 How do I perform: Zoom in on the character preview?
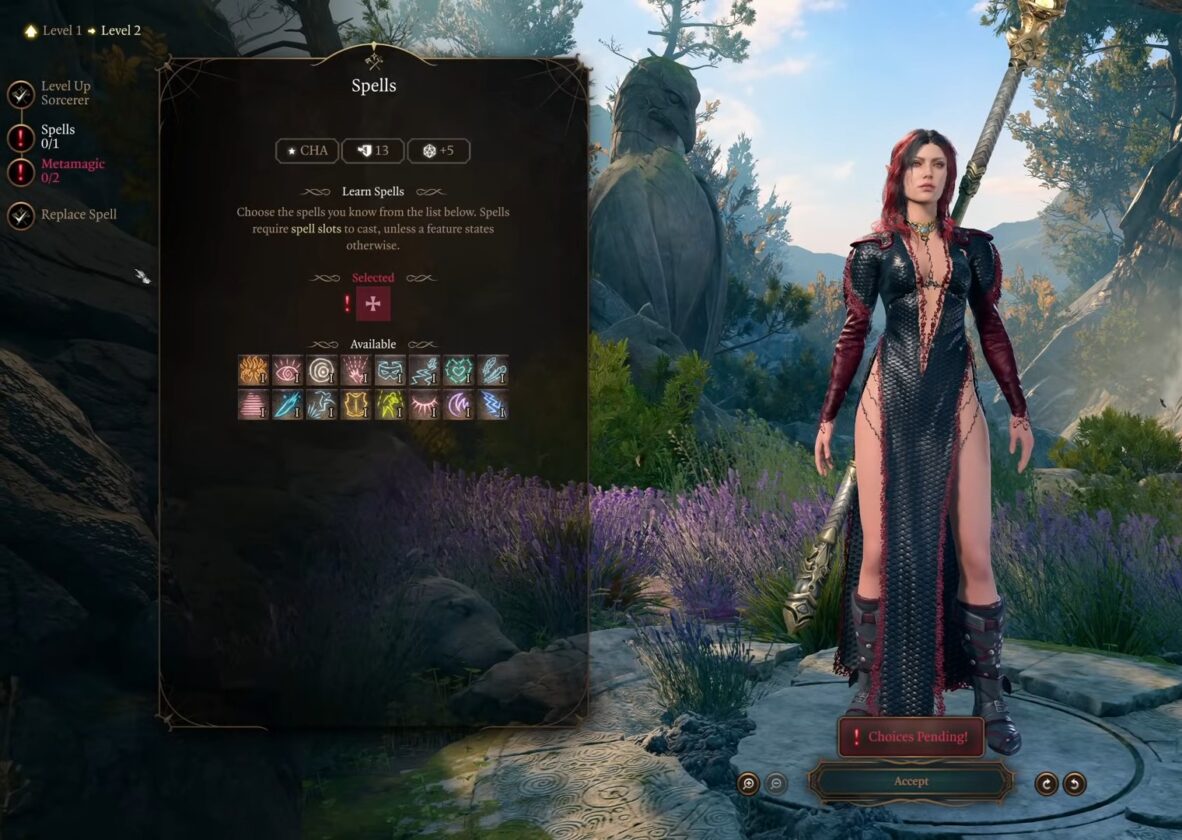point(748,784)
